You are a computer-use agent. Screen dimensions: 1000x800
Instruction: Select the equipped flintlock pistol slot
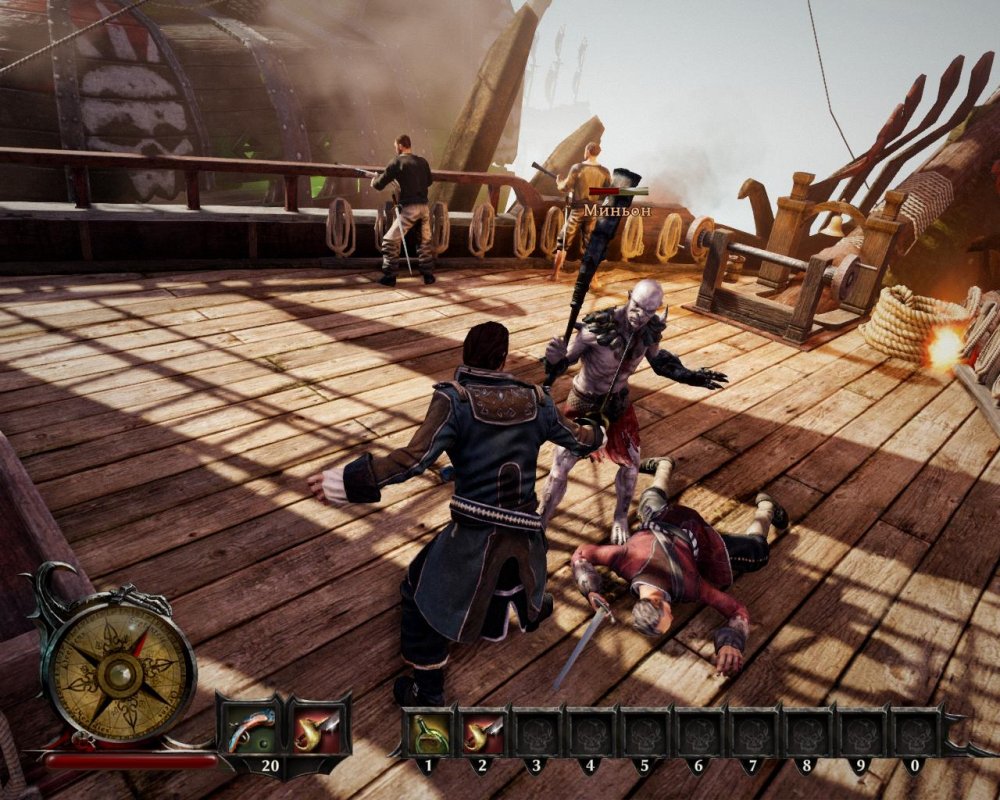(249, 727)
